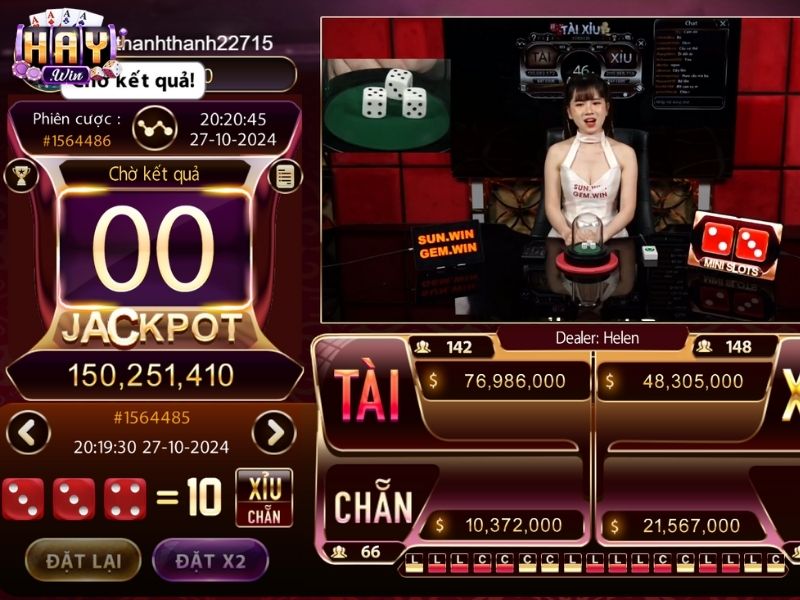Viewport: 800px width, 600px height.
Task: Show the next round result arrow
Action: (273, 433)
